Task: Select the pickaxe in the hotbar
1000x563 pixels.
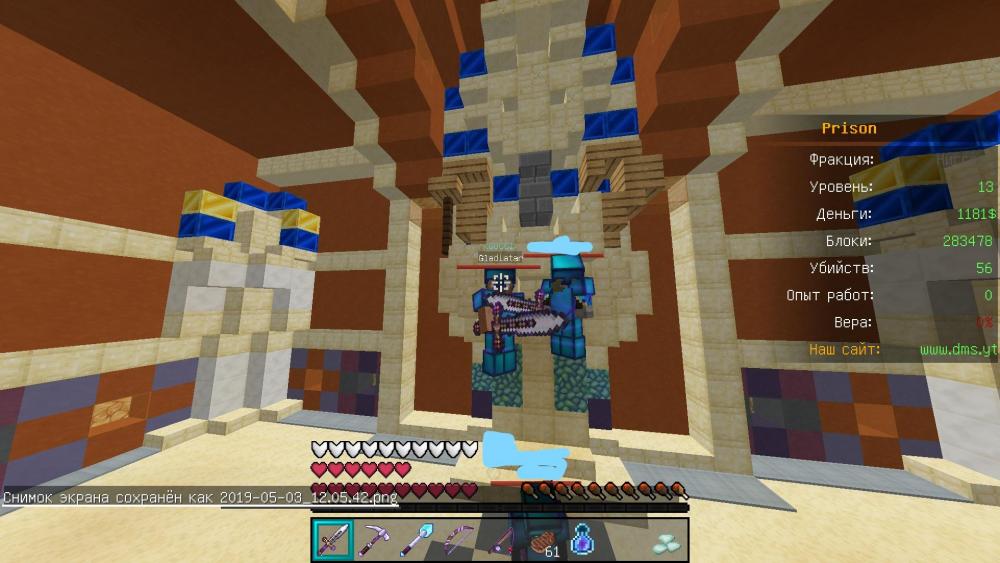Action: [376, 540]
